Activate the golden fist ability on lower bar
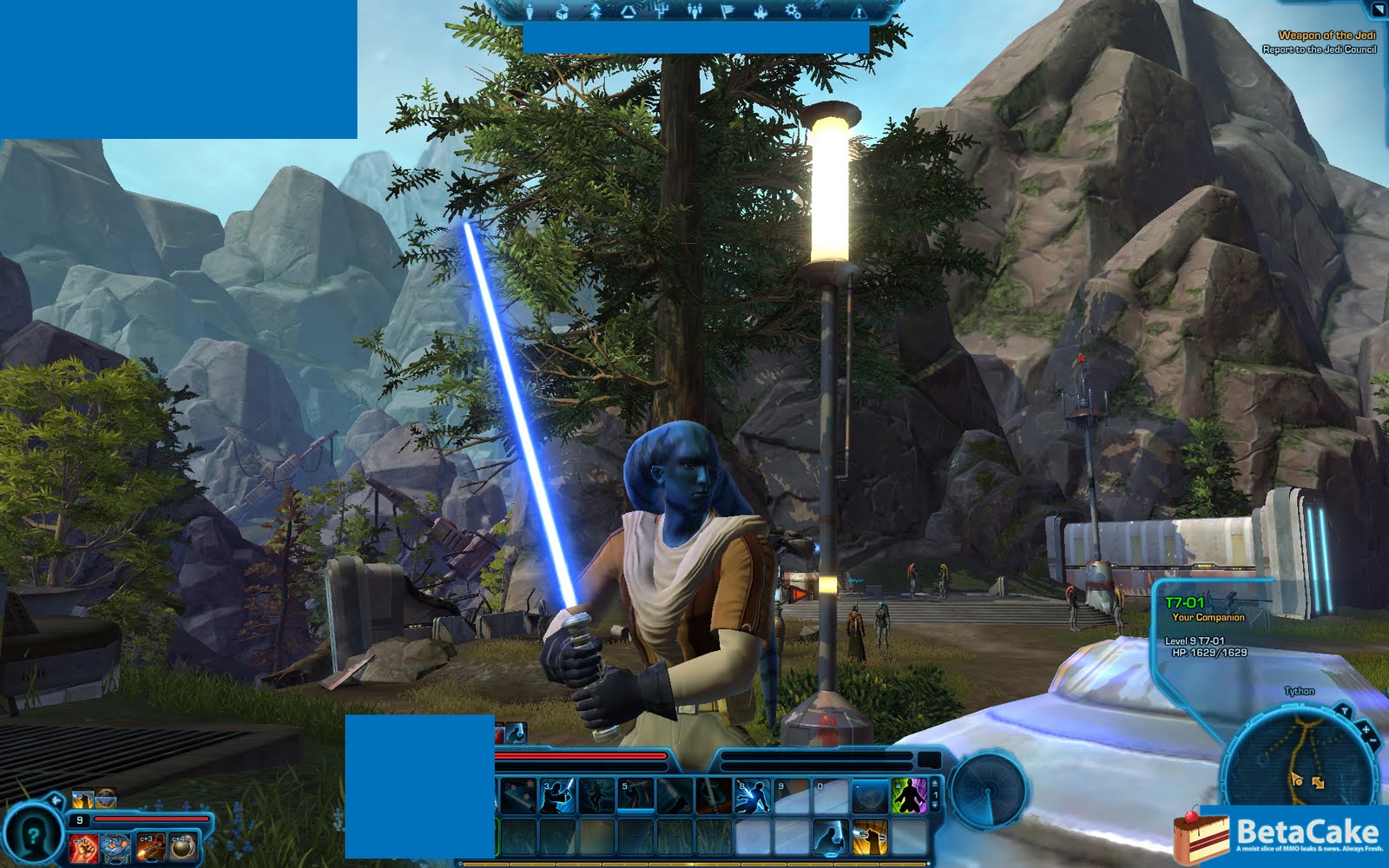Viewport: 1389px width, 868px height. (870, 837)
